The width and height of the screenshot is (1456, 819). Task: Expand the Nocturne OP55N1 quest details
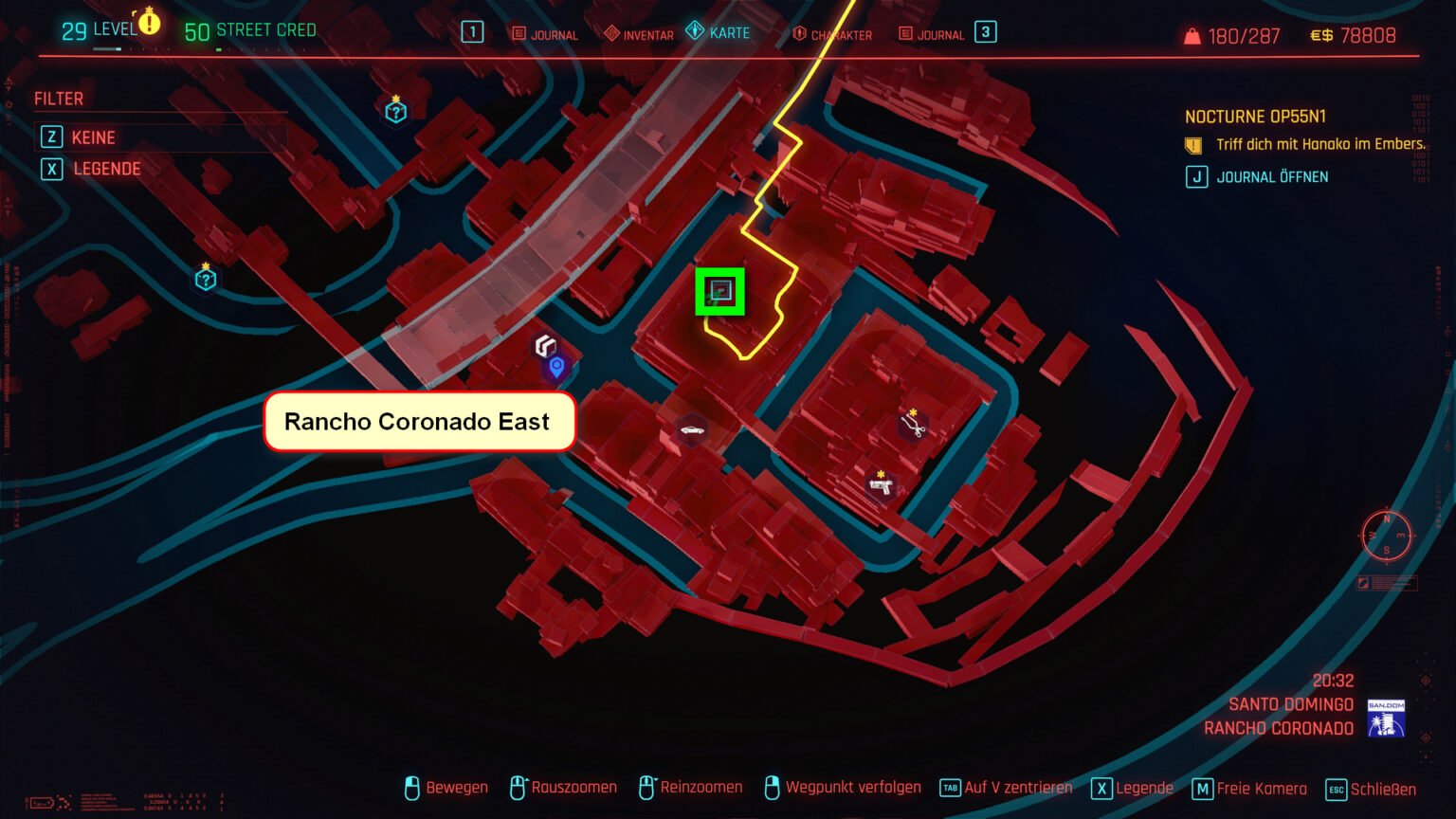[x=1256, y=116]
